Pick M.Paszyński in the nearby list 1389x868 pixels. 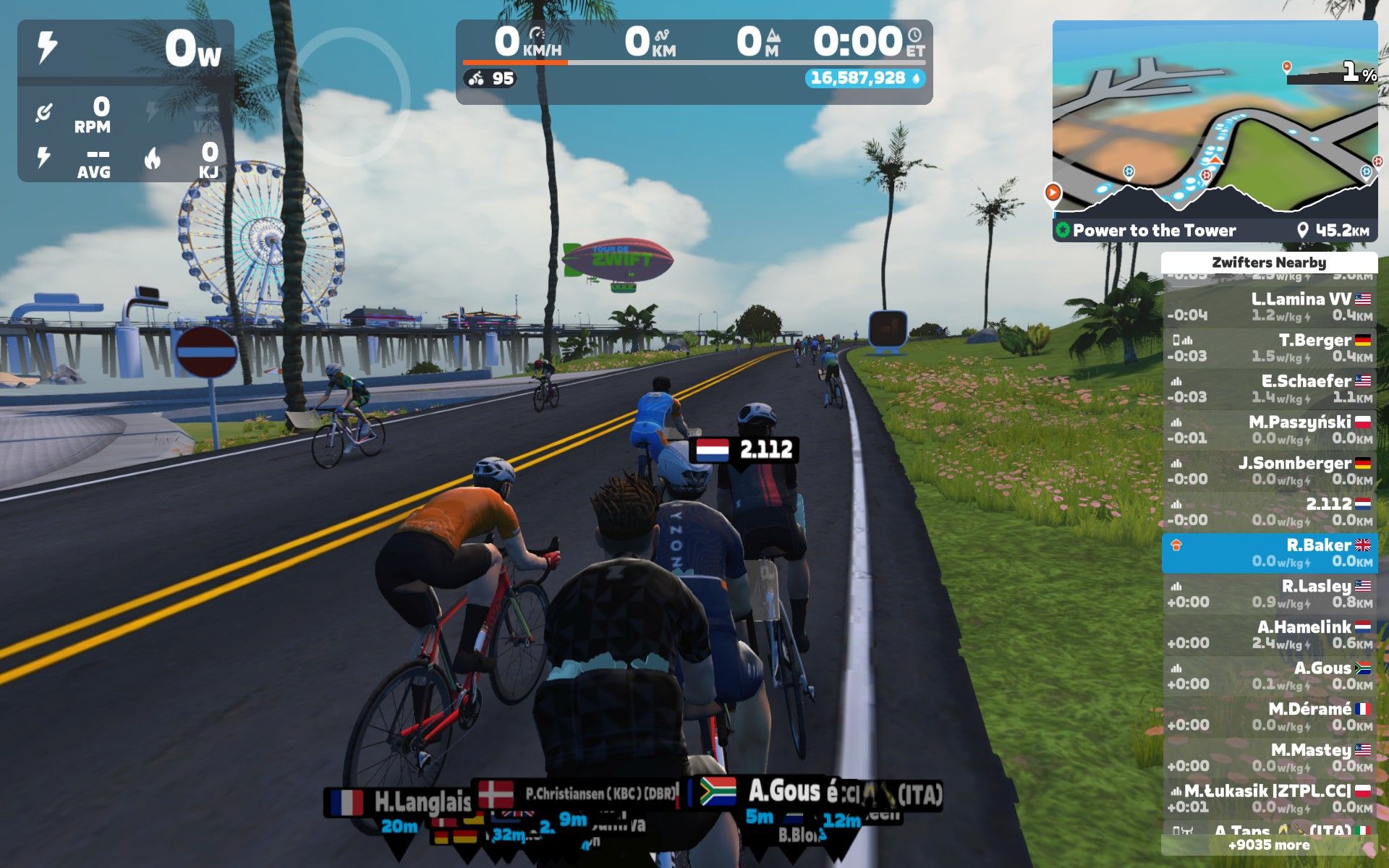1269,430
